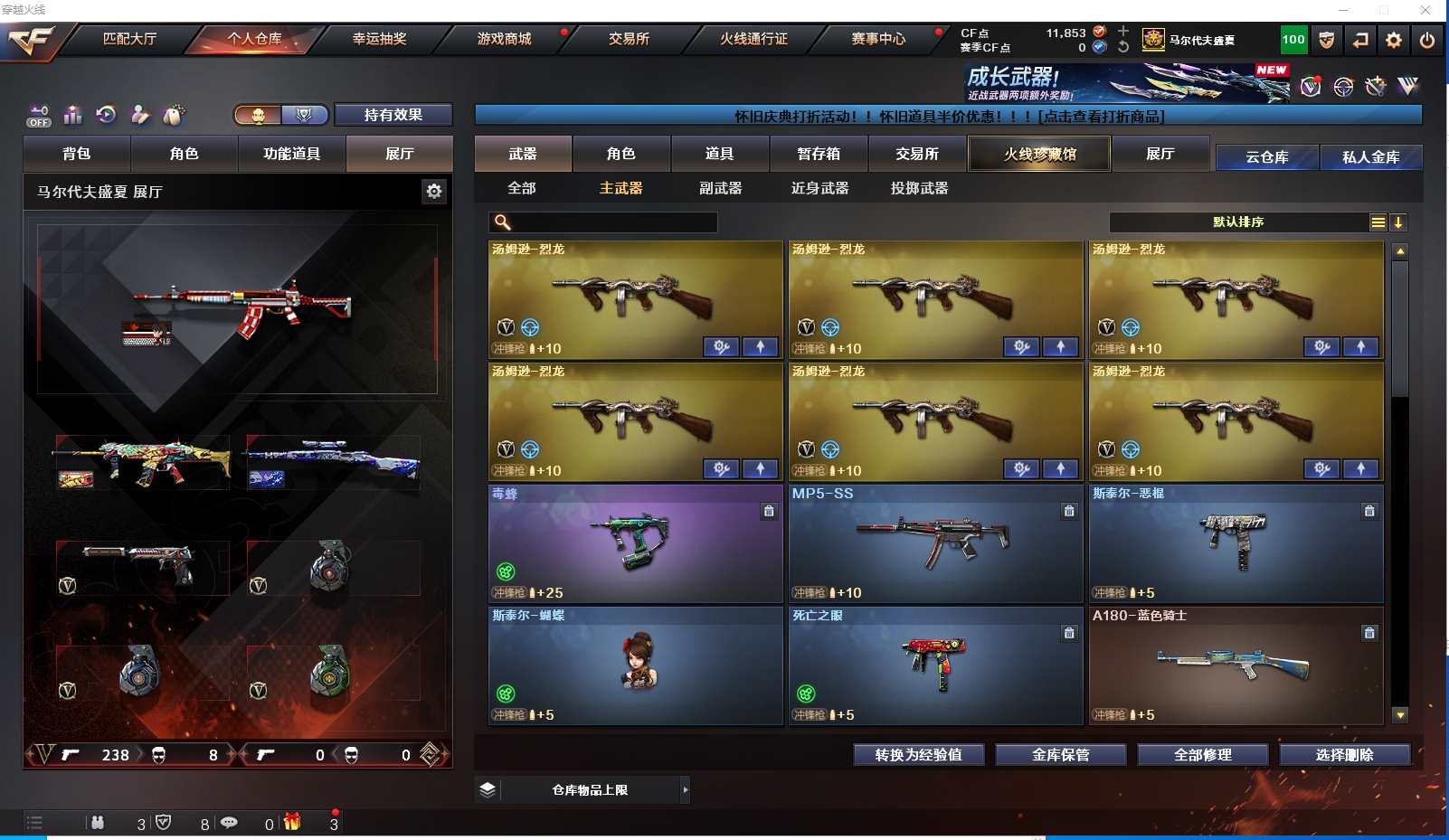Viewport: 1449px width, 840px height.
Task: Click 选择删除 delete selection button
Action: click(x=1344, y=755)
